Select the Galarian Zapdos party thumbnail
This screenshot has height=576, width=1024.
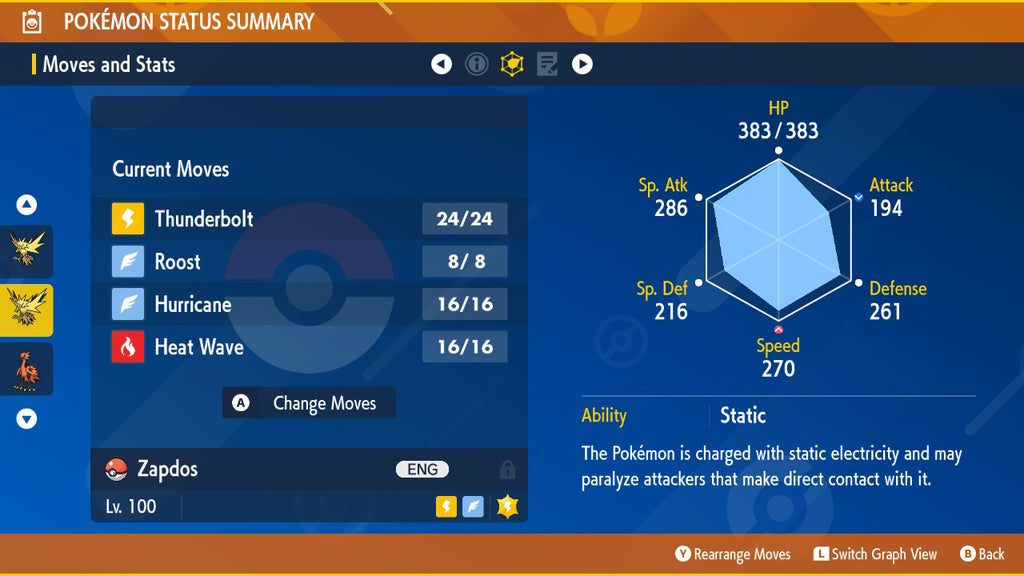tap(27, 369)
